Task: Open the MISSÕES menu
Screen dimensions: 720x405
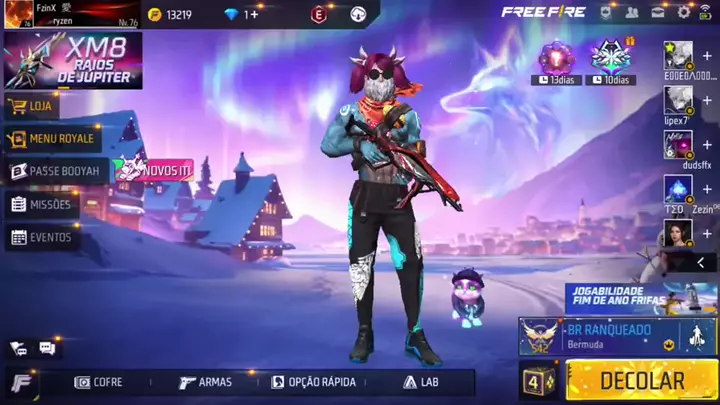Action: [x=41, y=204]
